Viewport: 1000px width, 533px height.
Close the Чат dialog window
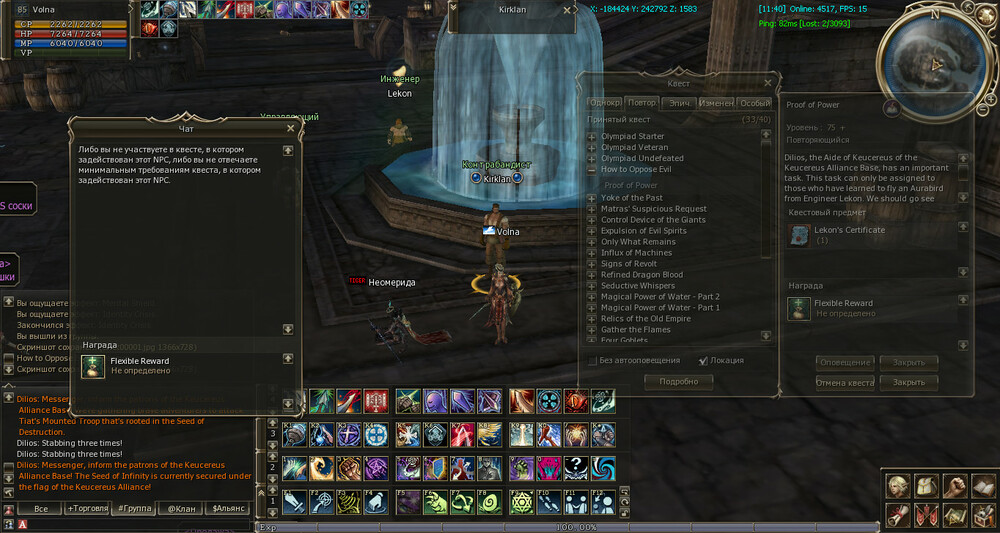coord(291,128)
